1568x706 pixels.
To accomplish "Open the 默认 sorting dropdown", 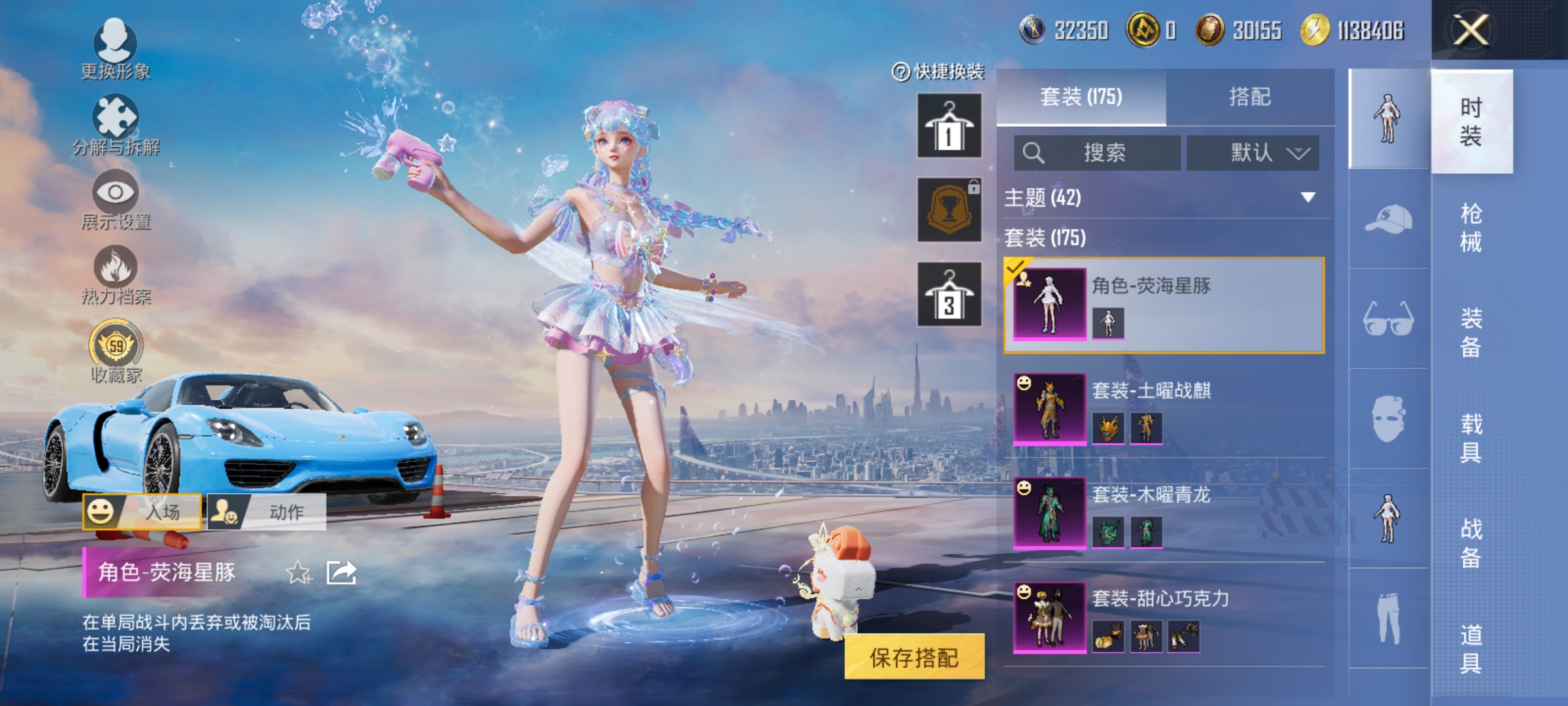I will pos(1251,152).
